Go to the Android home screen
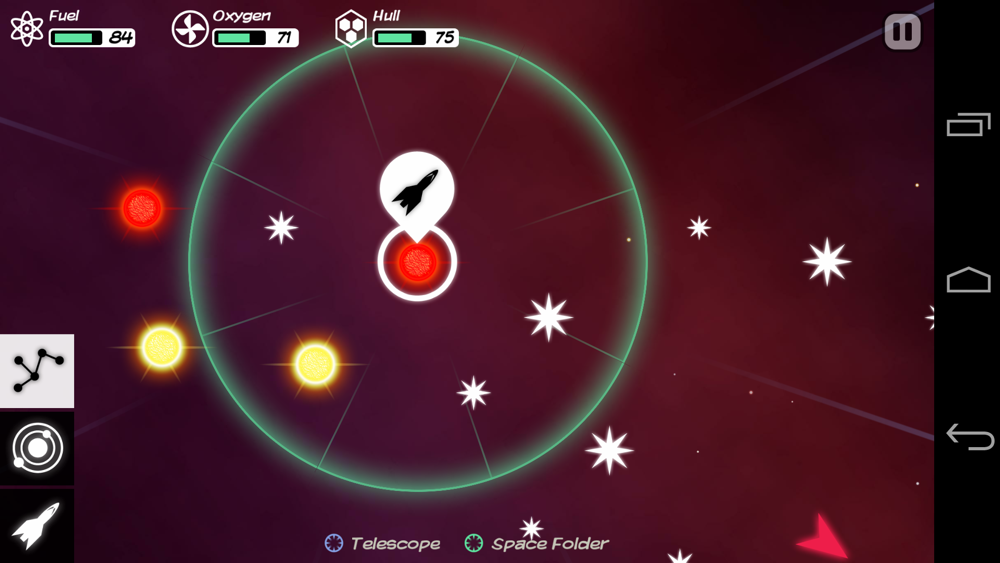 [968, 281]
